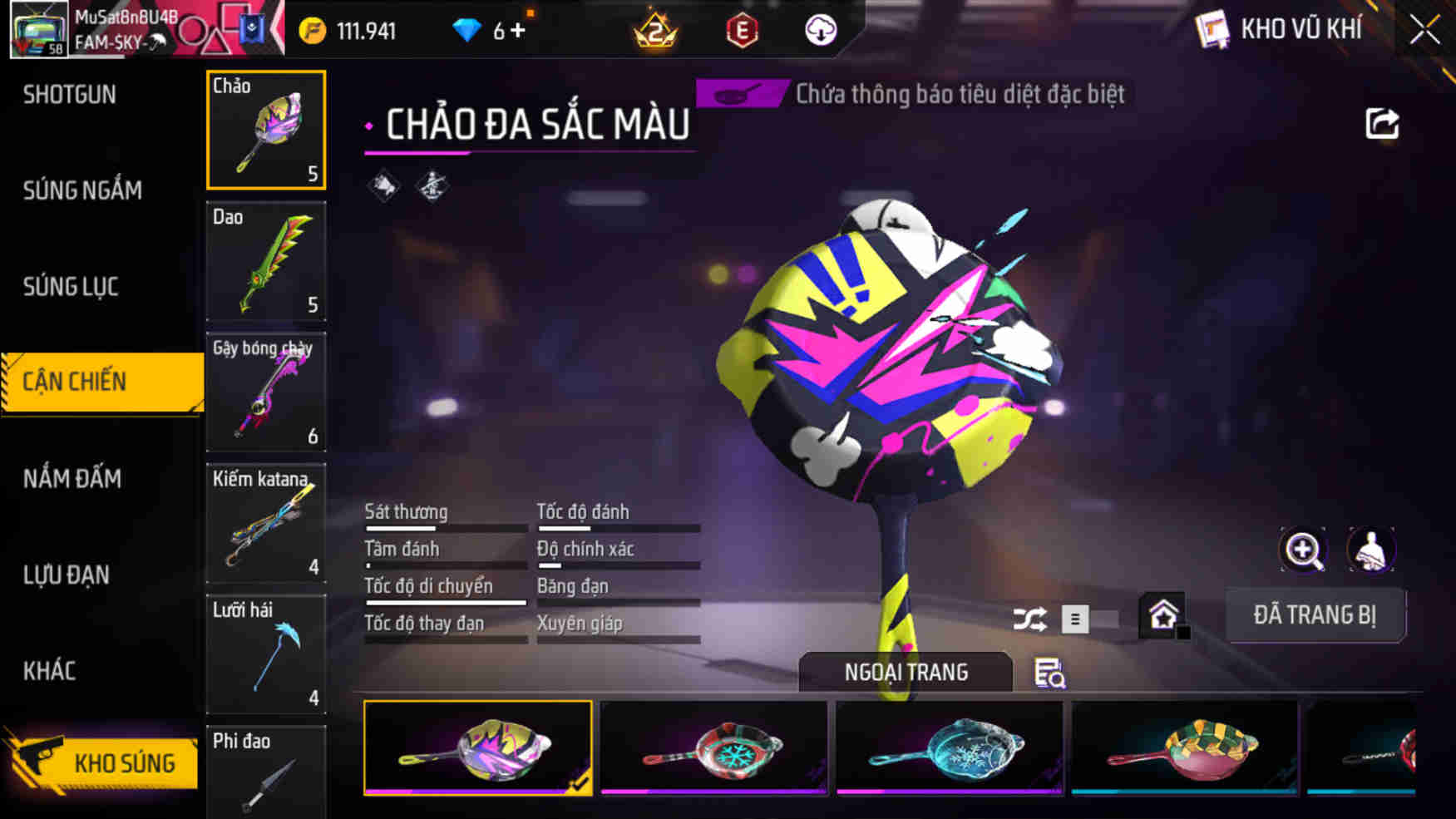
Task: Switch to the NGOẠI TRANG tab
Action: tap(905, 672)
